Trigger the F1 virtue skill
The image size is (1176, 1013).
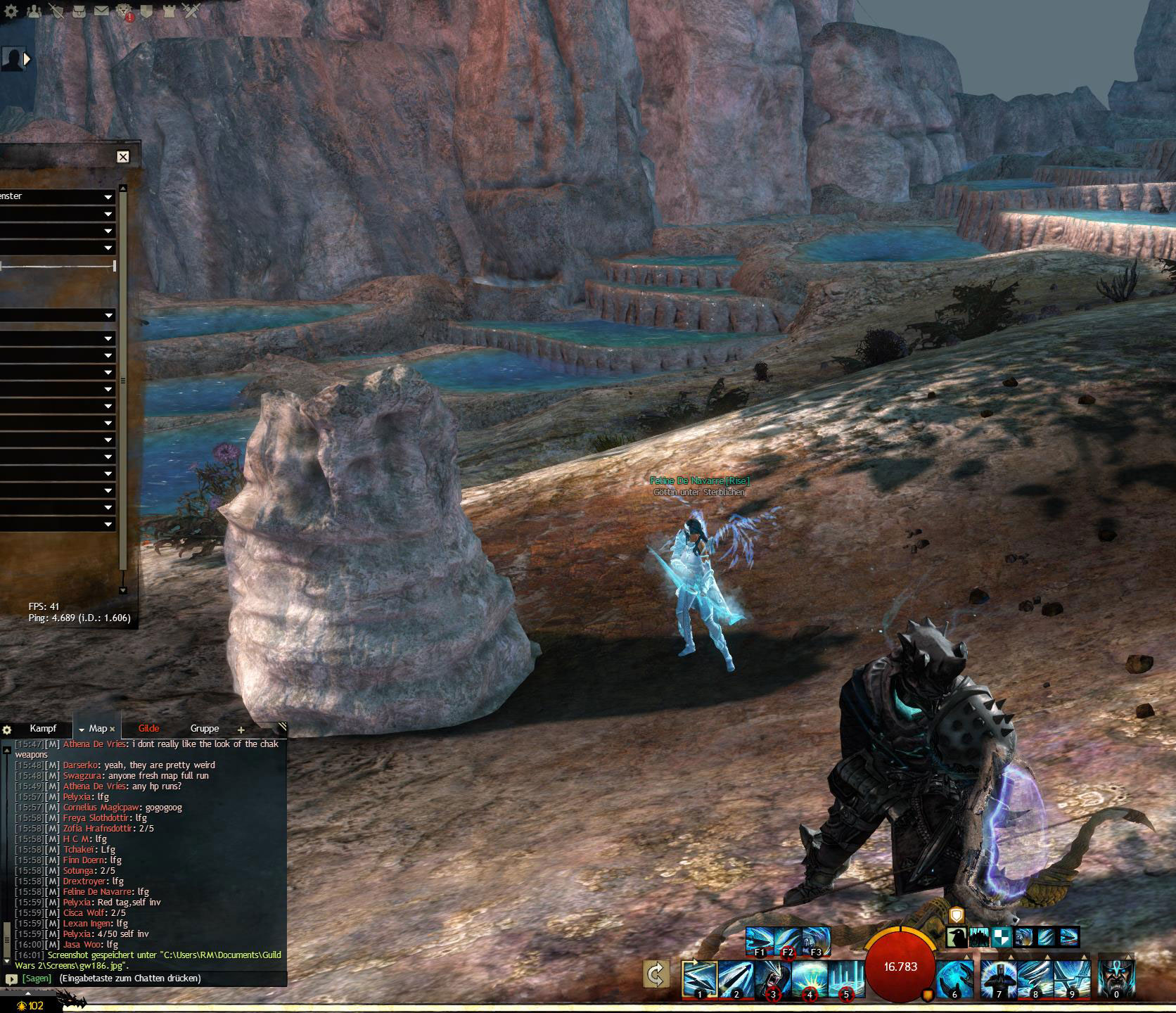click(760, 941)
